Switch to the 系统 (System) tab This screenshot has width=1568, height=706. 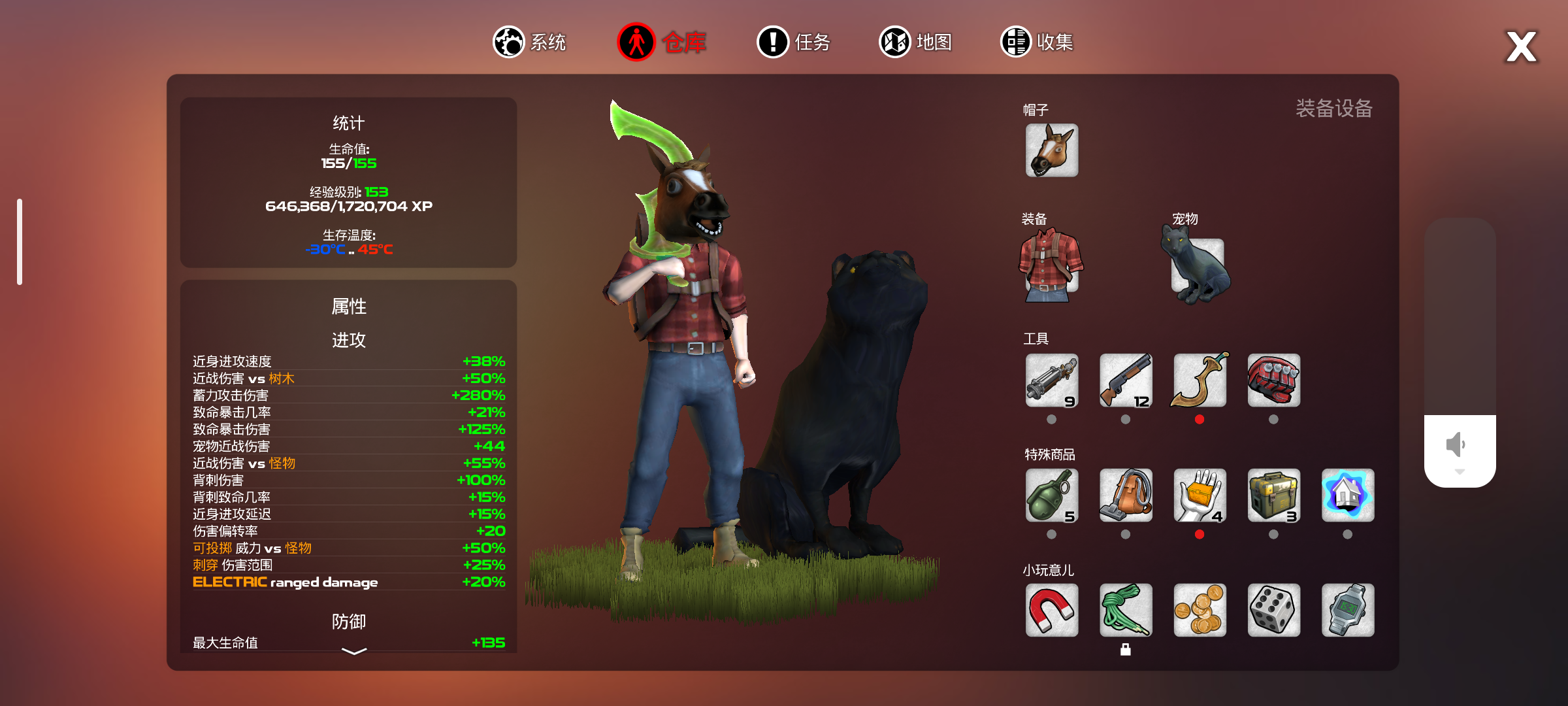[529, 42]
